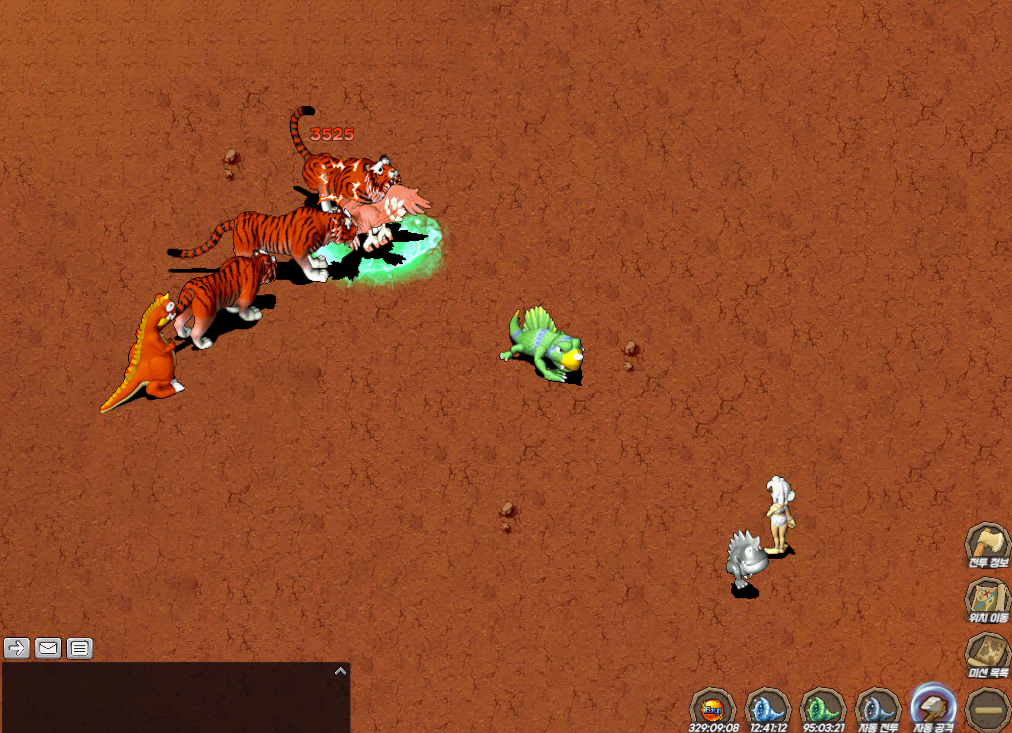
Task: Open the mail envelope button
Action: pyautogui.click(x=48, y=648)
